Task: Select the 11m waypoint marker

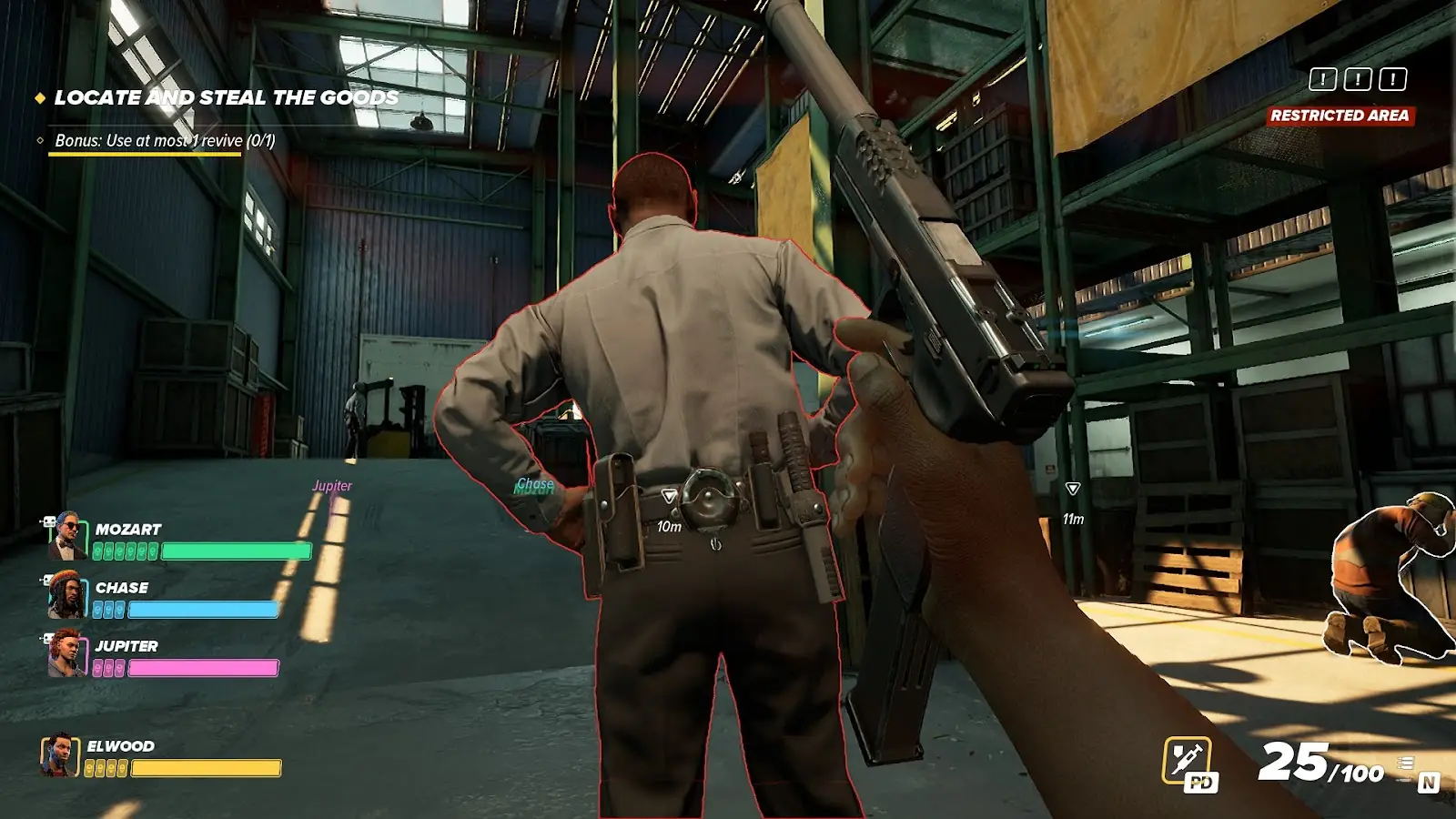Action: coord(1073,490)
